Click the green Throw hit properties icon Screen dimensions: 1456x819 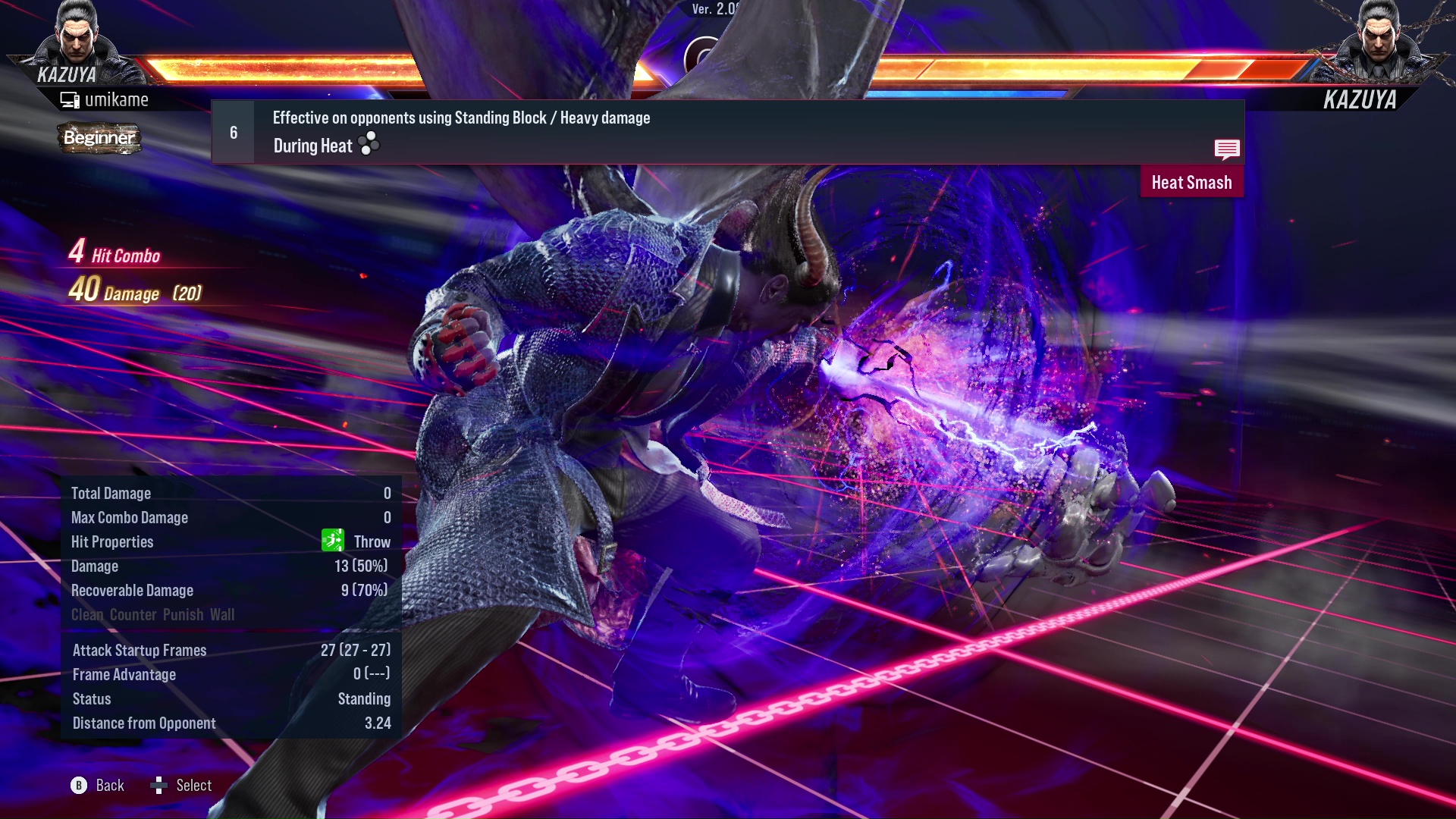click(331, 541)
